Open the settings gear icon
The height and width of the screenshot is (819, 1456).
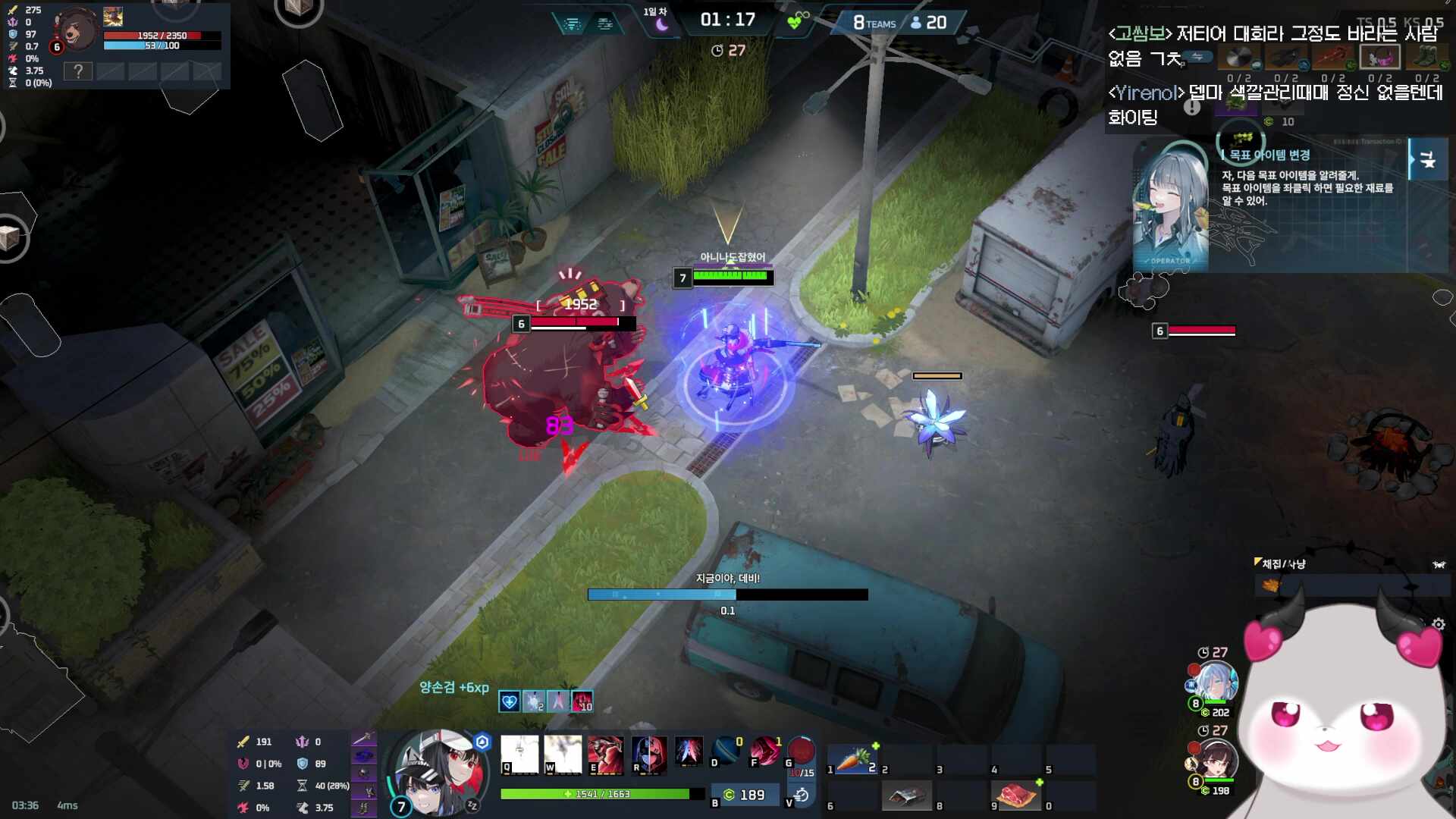point(1439,624)
